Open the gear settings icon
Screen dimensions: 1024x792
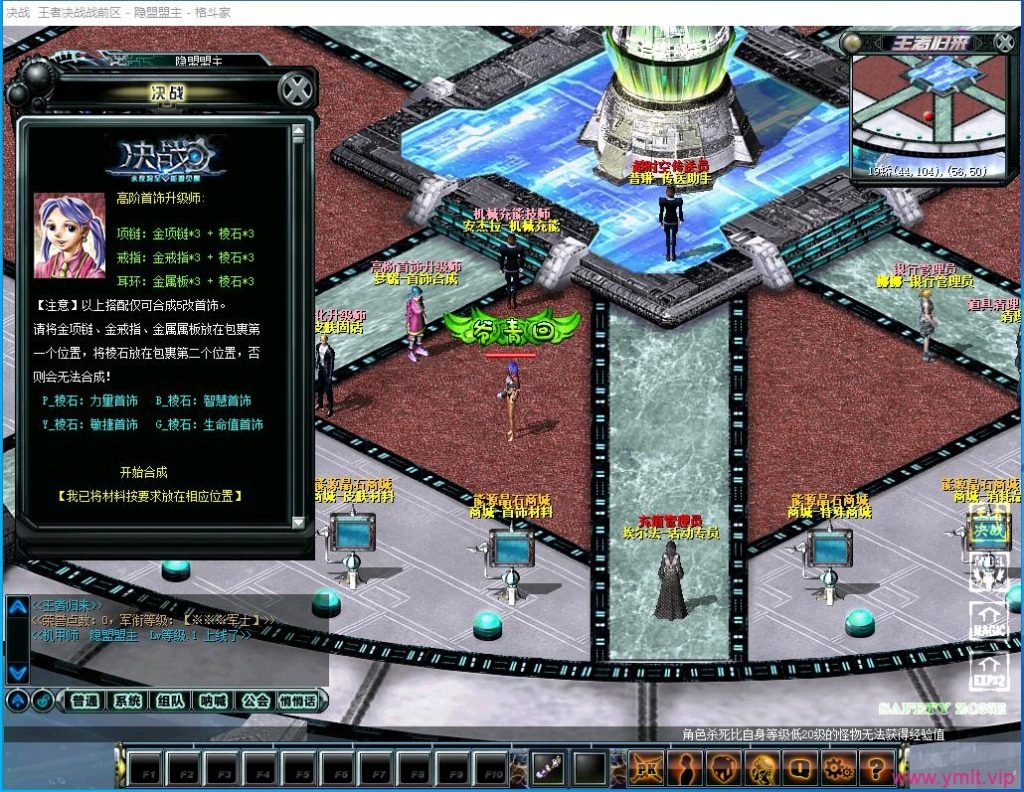(x=836, y=768)
